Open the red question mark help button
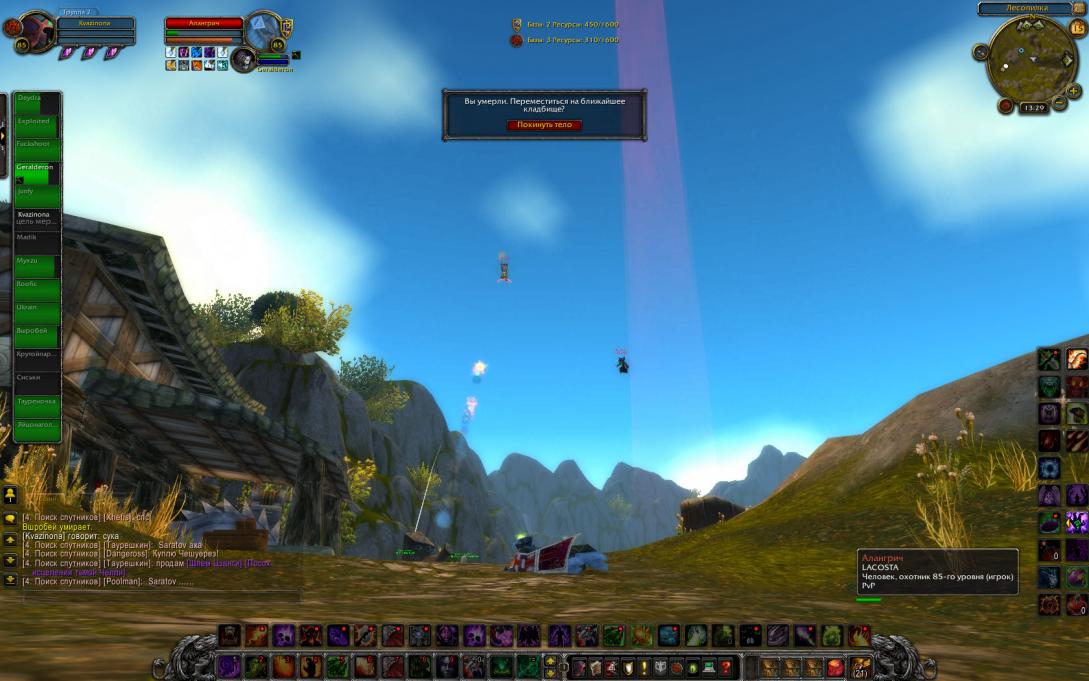 coord(726,668)
